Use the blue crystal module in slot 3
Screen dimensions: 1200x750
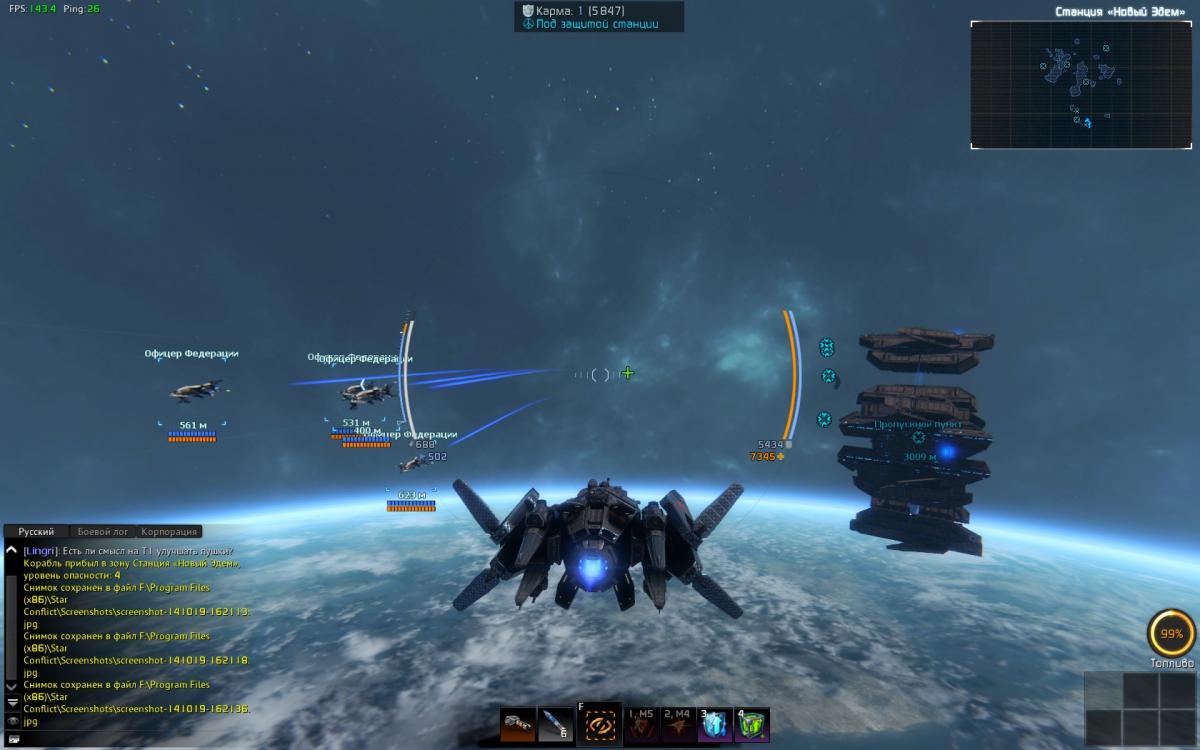click(715, 725)
